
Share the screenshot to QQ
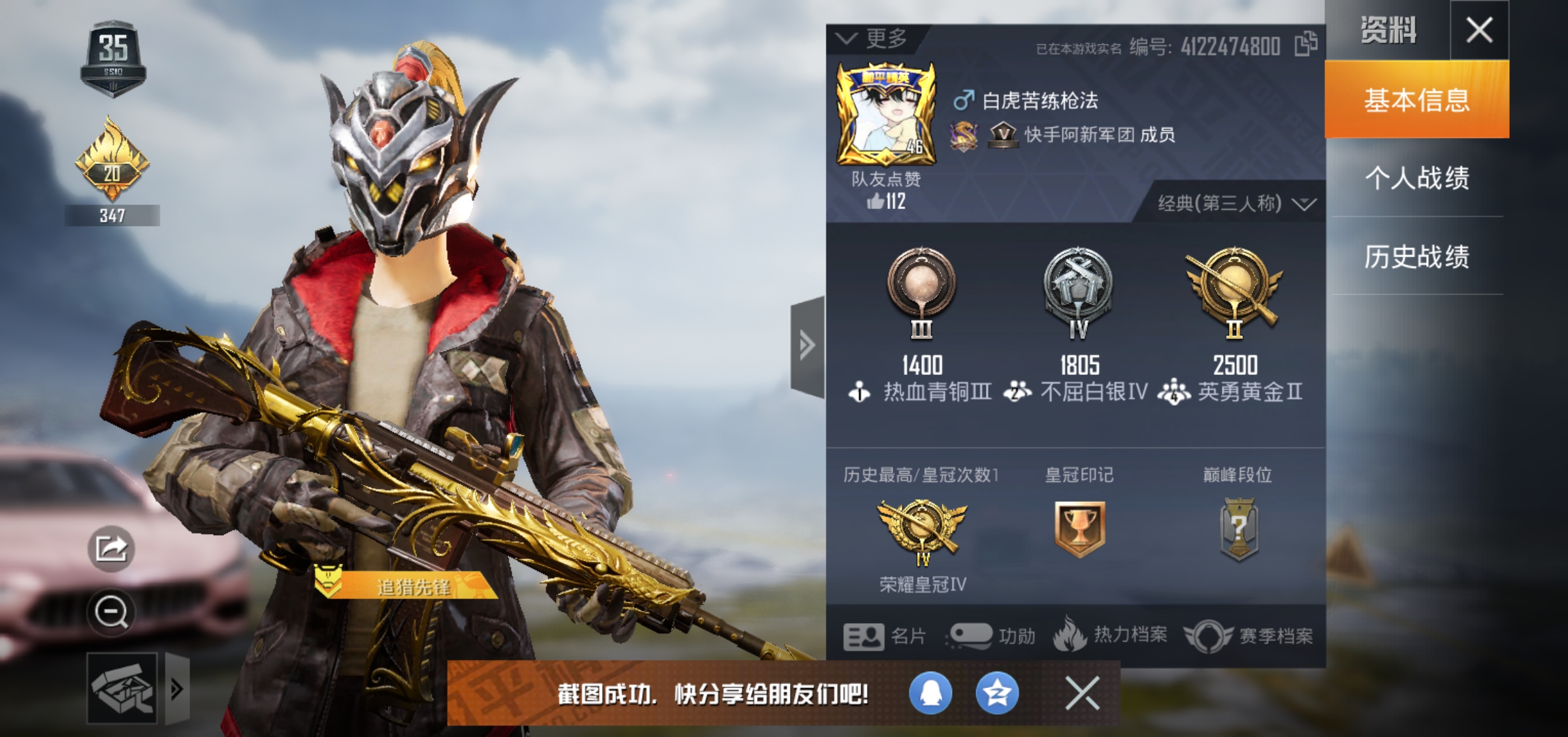tap(930, 693)
